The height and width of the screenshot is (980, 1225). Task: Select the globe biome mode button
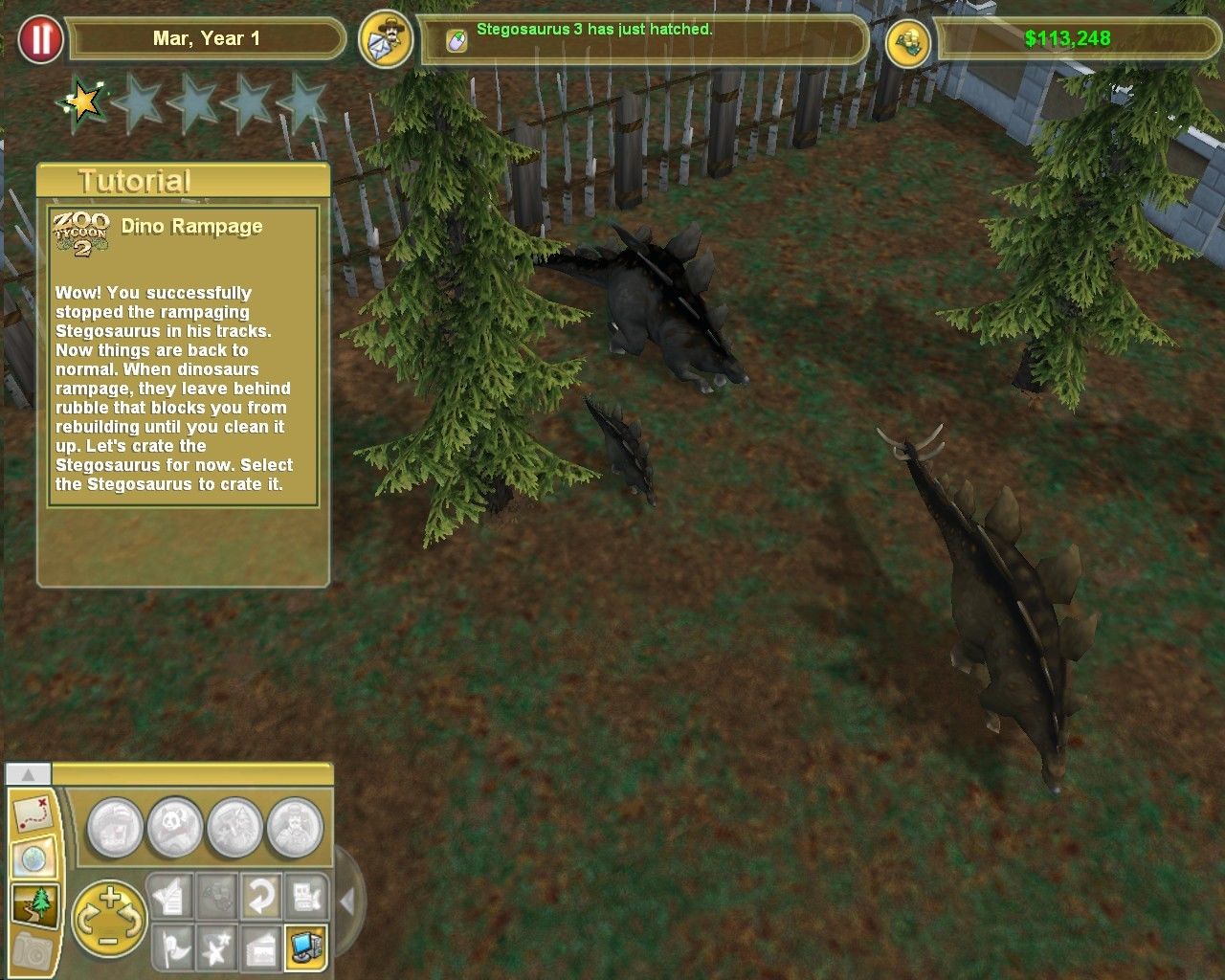(x=33, y=858)
